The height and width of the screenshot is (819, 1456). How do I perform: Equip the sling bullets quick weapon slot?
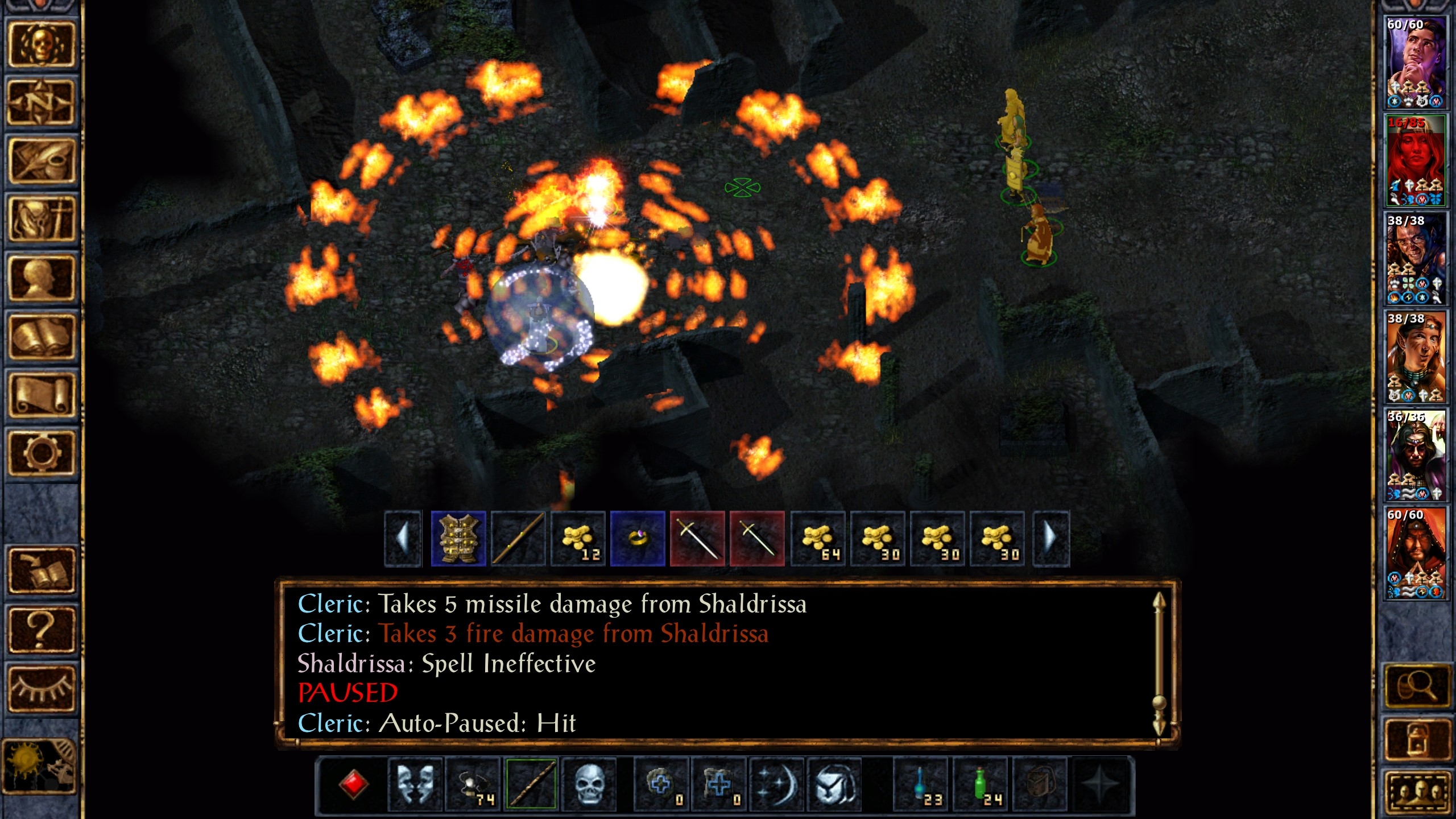point(473,785)
